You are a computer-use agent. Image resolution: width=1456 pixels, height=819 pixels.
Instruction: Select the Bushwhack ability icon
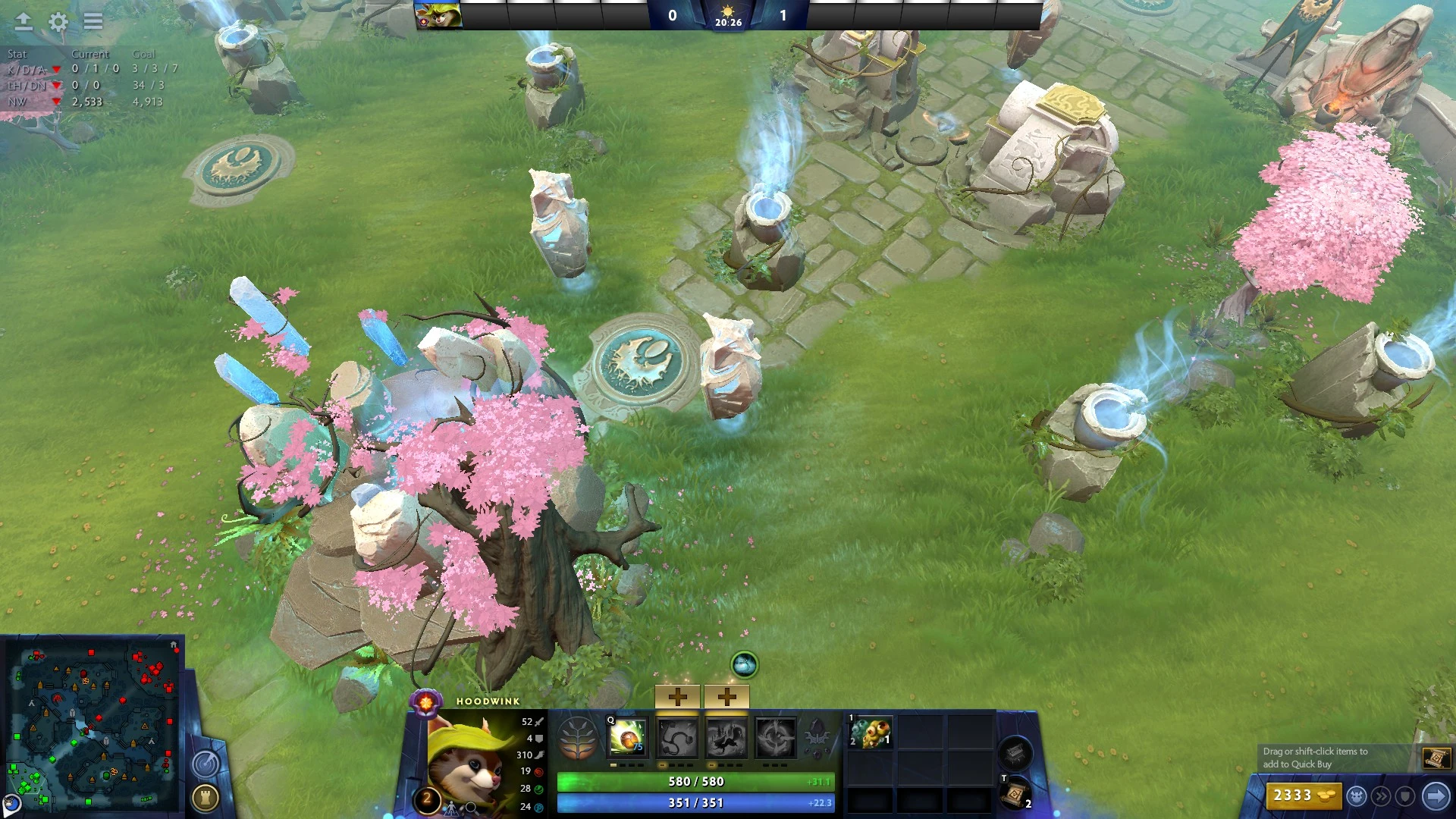676,738
